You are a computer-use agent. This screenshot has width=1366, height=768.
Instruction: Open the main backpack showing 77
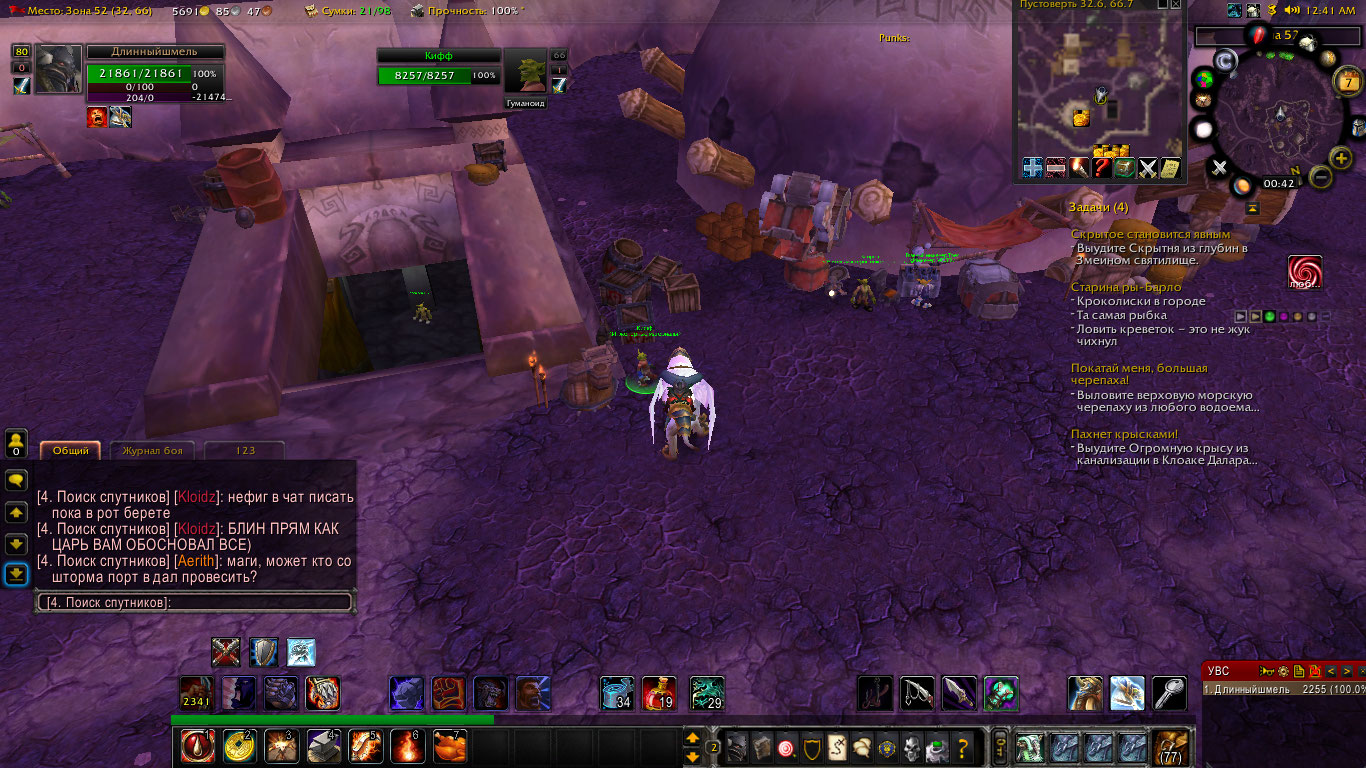point(1170,747)
